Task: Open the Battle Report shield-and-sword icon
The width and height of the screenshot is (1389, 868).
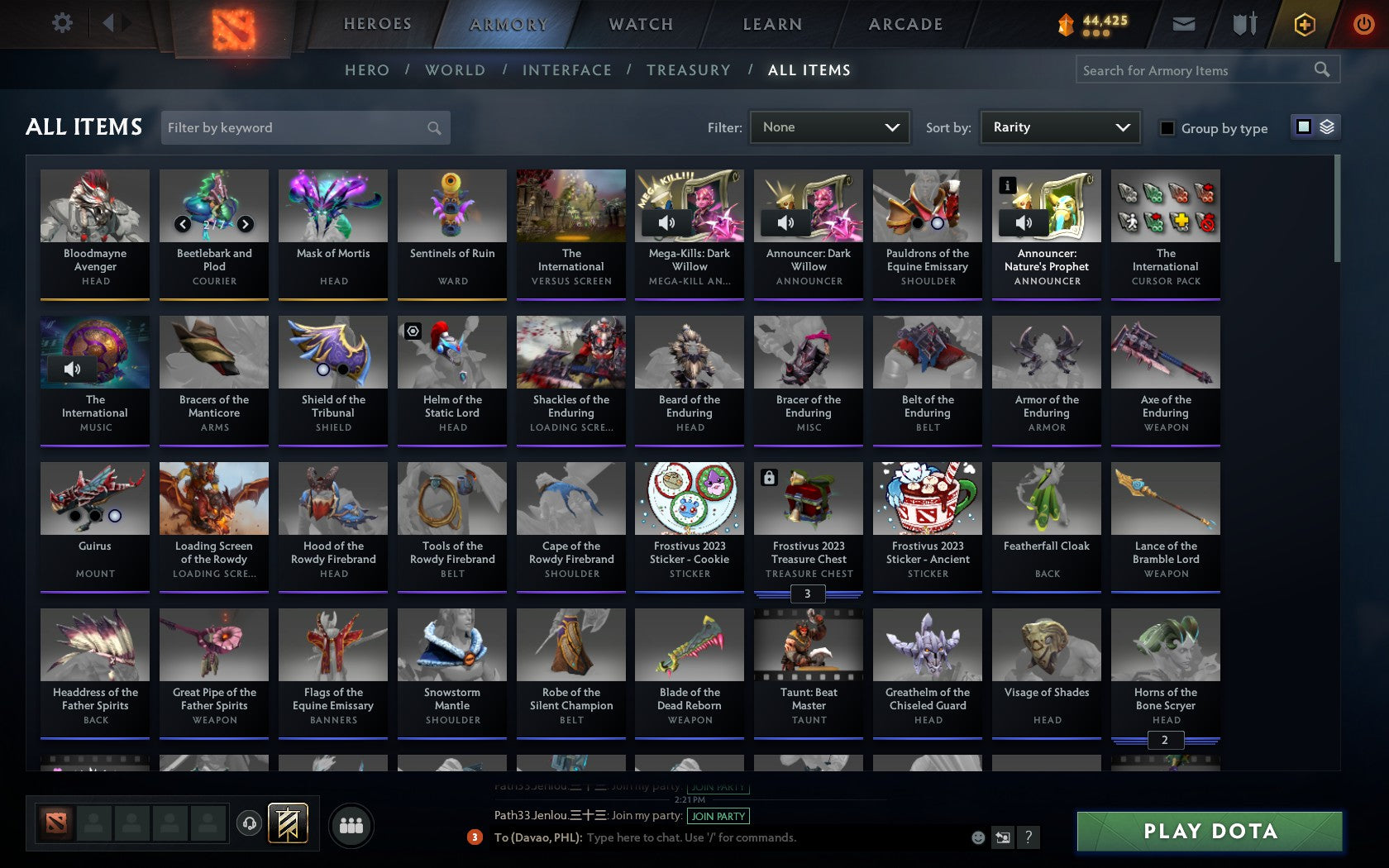Action: (x=1243, y=24)
